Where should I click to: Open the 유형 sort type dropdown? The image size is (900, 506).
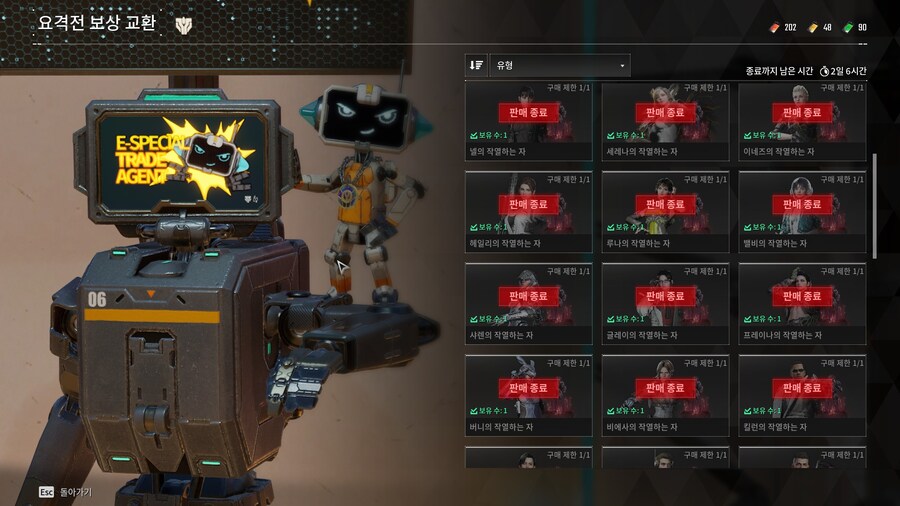coord(560,65)
